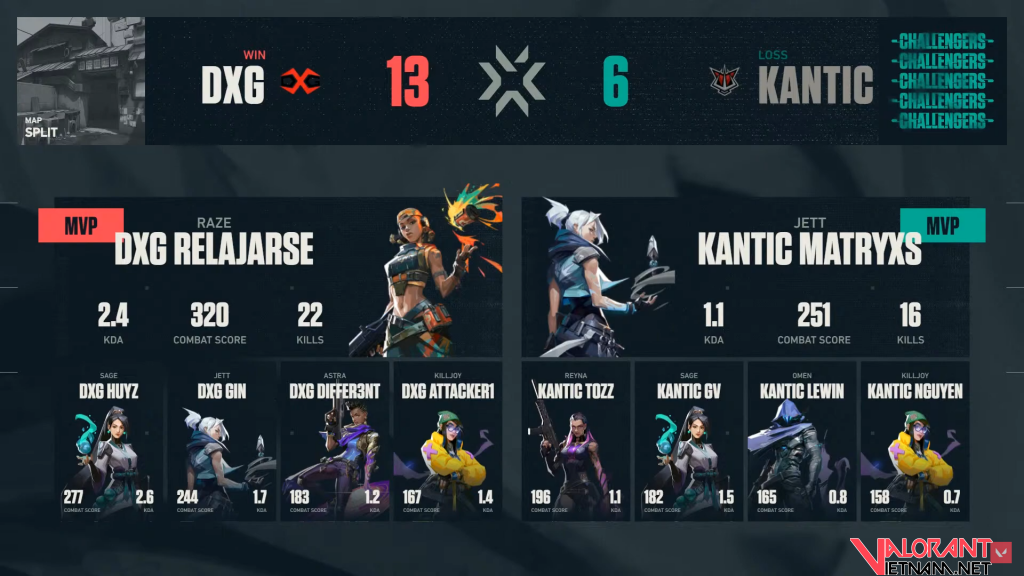Screen dimensions: 1024x576
Task: Click the Kantic Nguyen Killjoy card
Action: click(x=914, y=441)
